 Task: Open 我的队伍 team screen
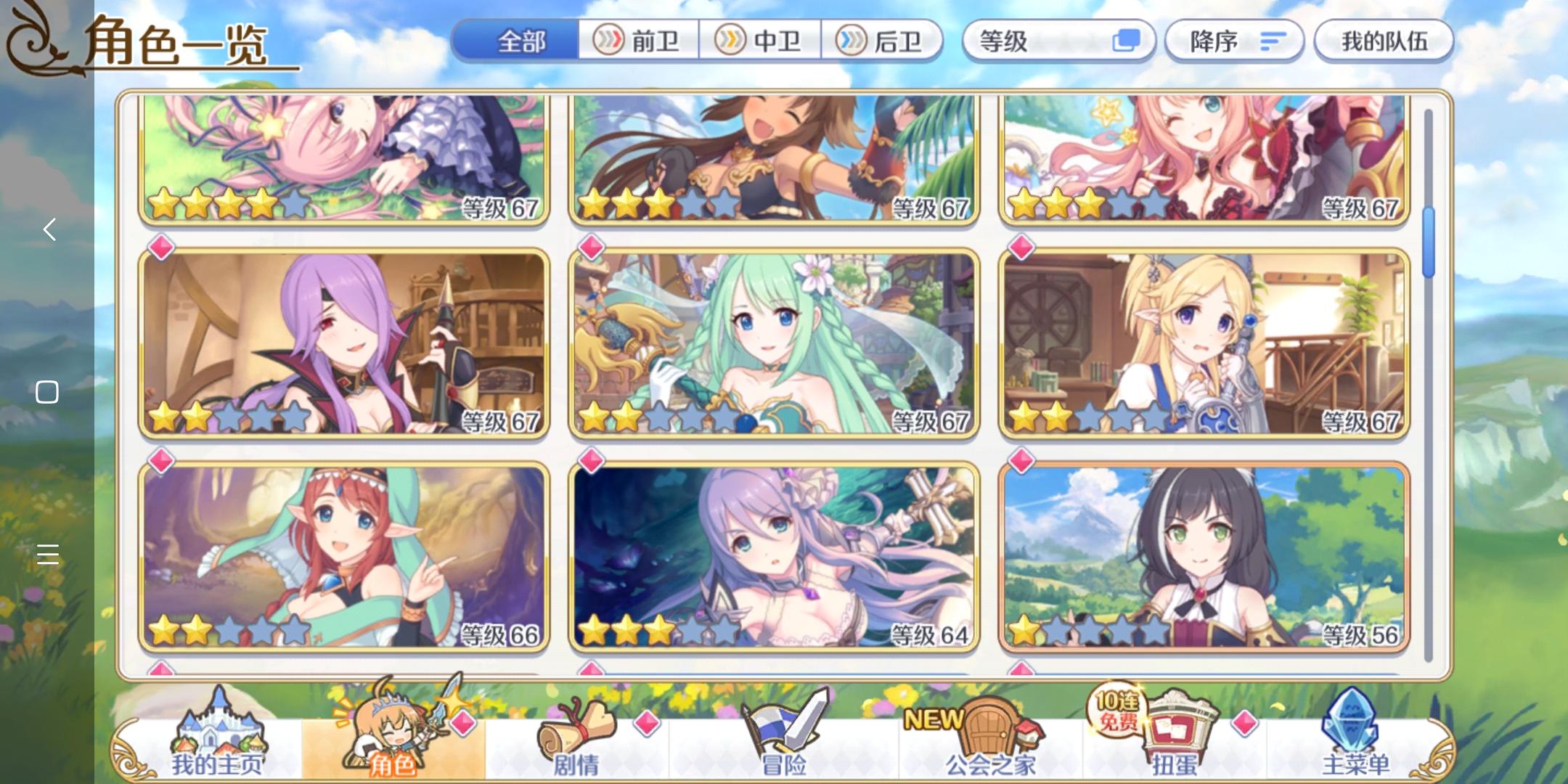[x=1384, y=41]
